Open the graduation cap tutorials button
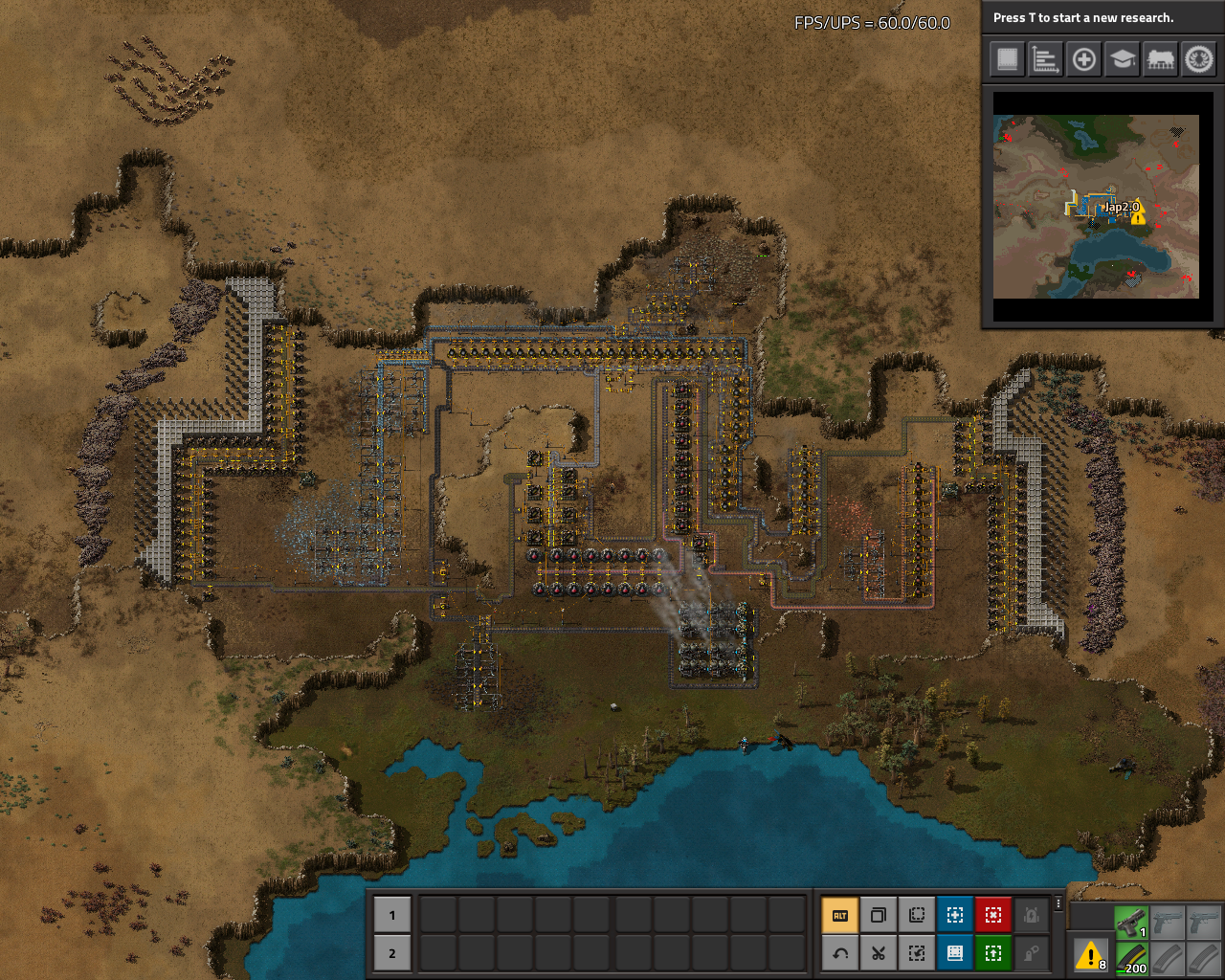 [1122, 59]
